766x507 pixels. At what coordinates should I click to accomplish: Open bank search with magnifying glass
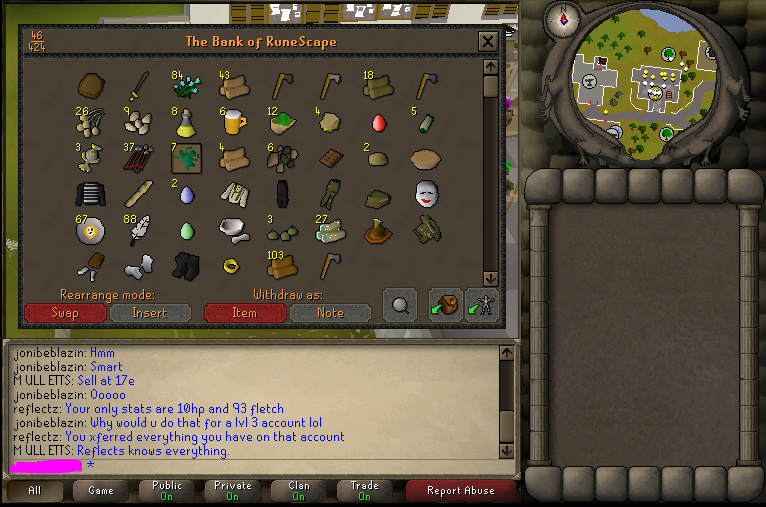tap(399, 306)
